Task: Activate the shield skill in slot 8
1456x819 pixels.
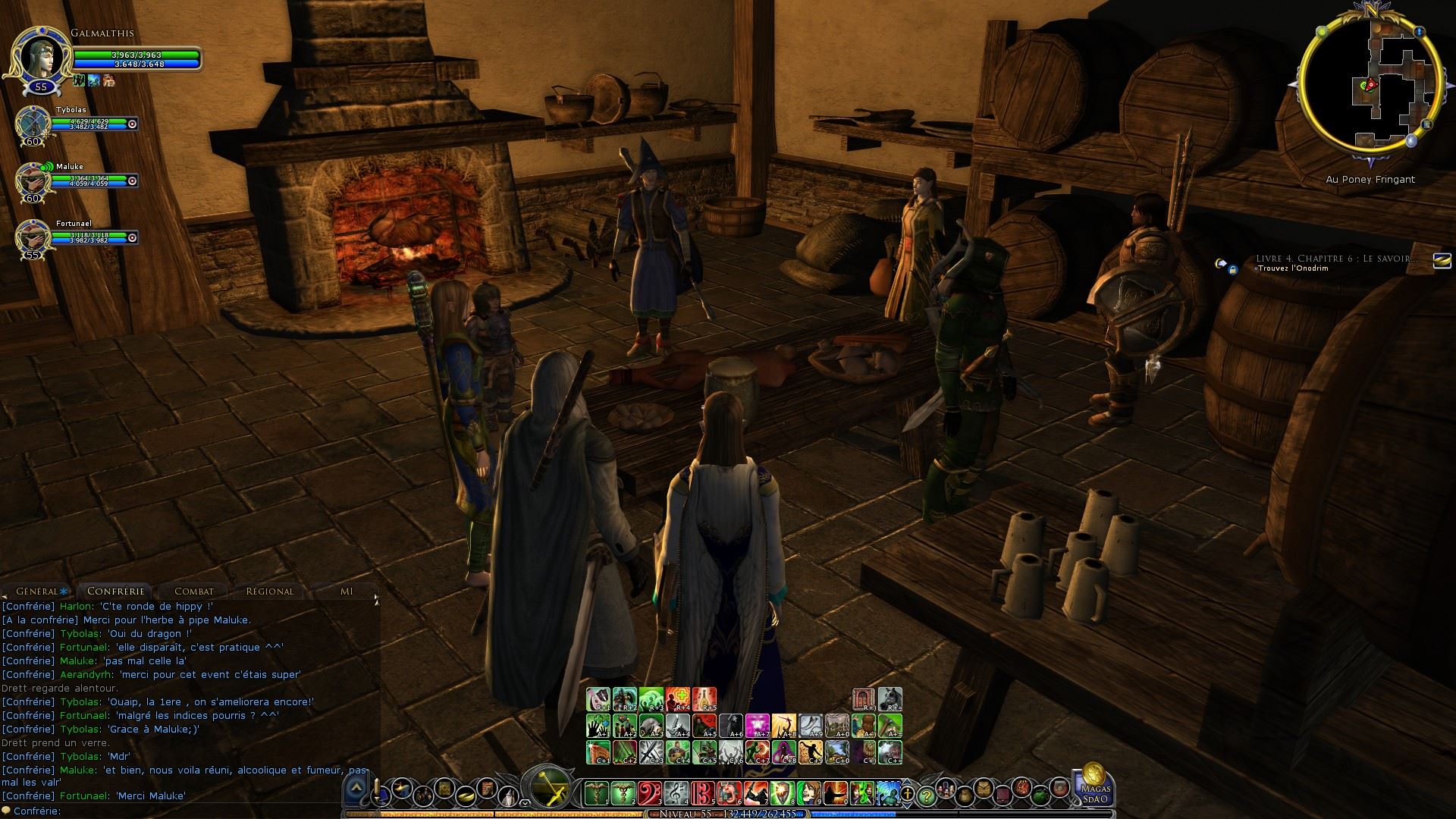Action: (x=782, y=793)
